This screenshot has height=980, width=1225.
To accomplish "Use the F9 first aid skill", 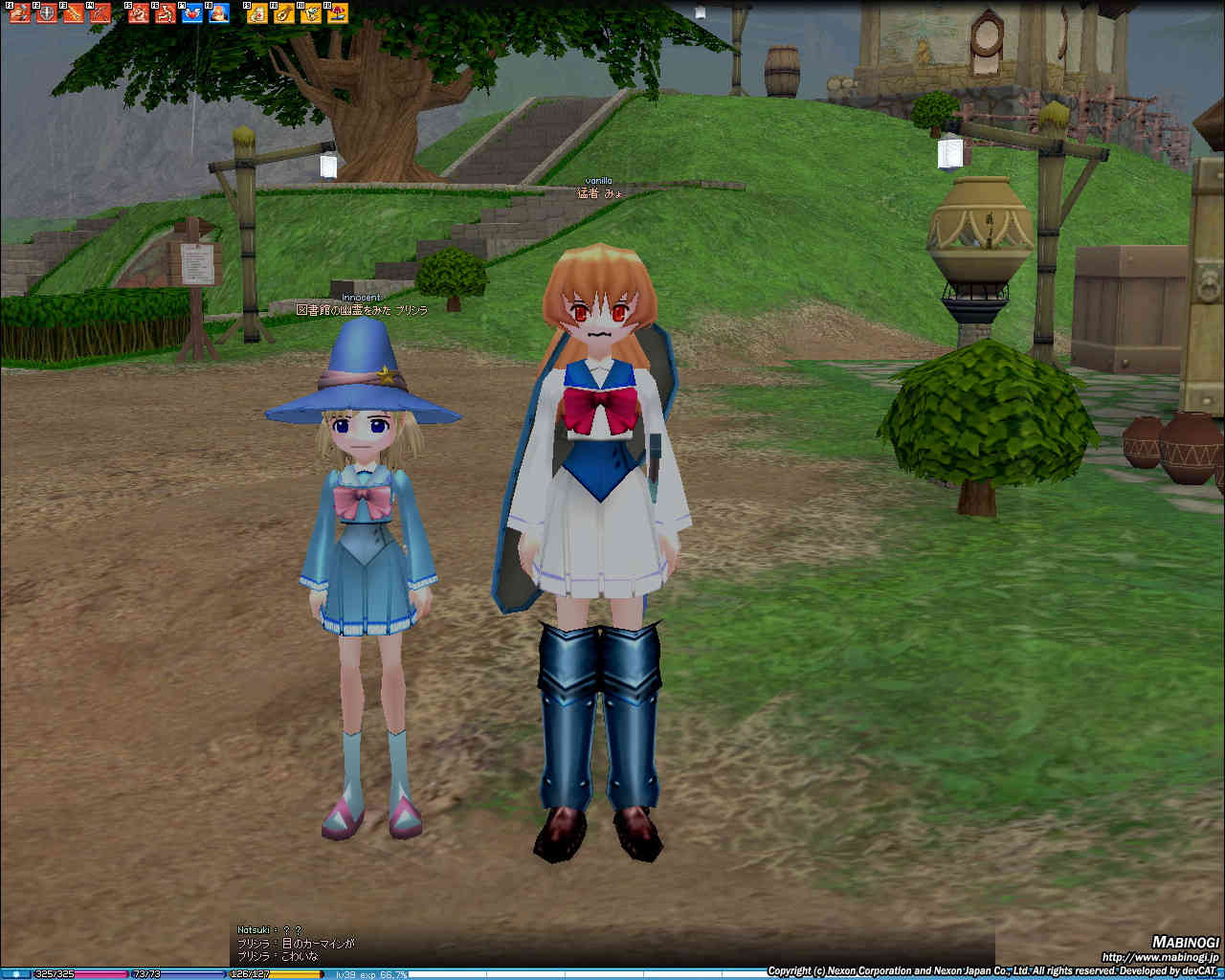I will (257, 13).
